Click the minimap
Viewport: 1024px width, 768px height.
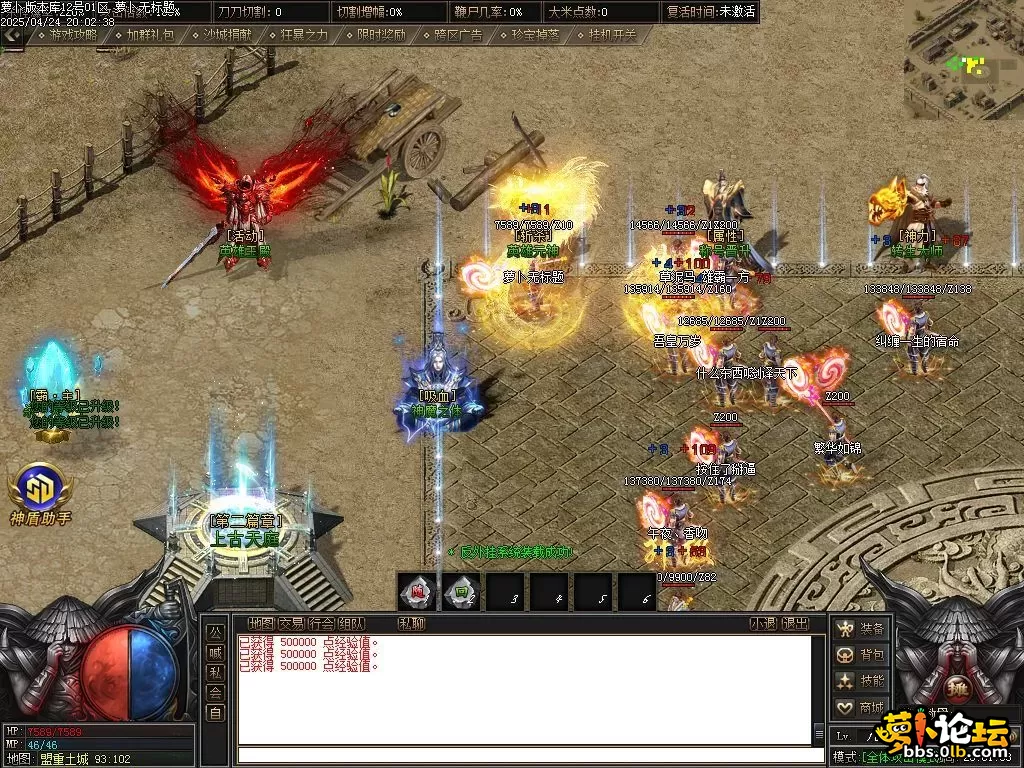click(964, 60)
